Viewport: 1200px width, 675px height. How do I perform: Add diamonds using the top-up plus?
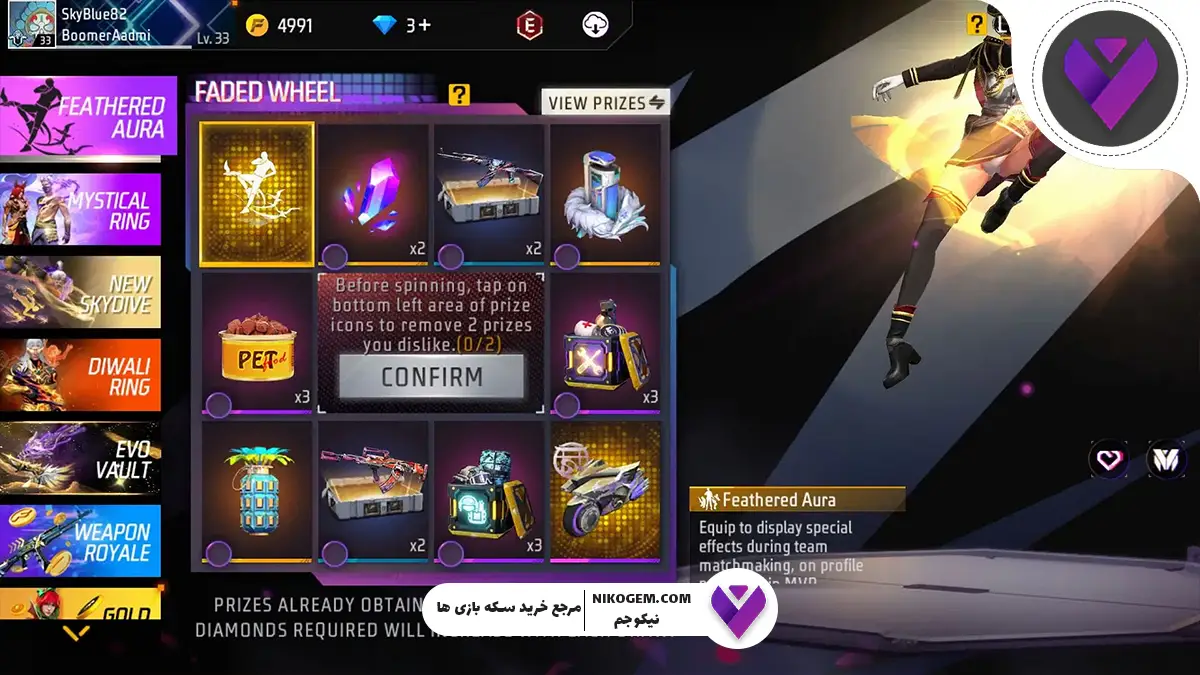tap(424, 25)
